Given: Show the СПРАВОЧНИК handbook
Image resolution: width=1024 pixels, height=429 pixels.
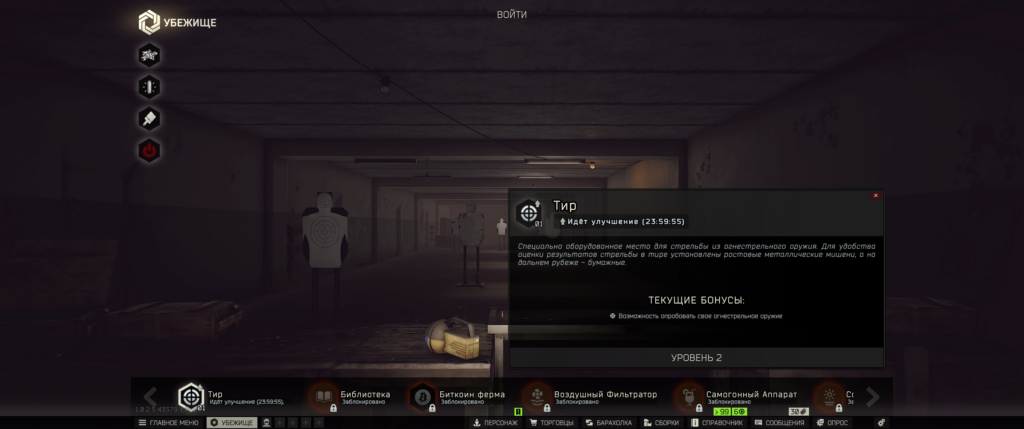Looking at the screenshot, I should [716, 423].
